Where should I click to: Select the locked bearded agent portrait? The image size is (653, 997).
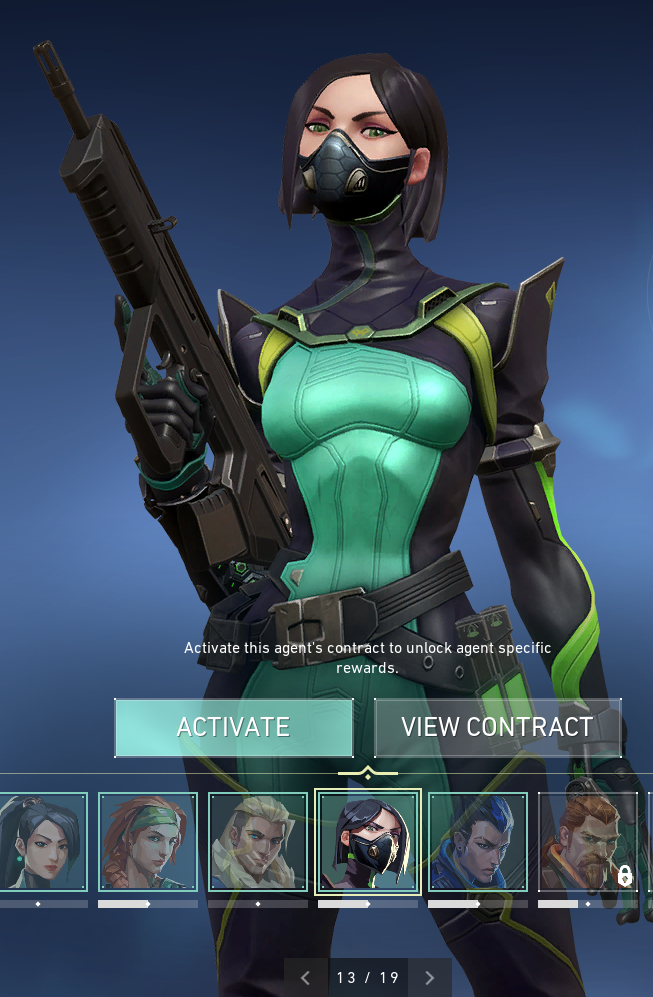point(587,842)
